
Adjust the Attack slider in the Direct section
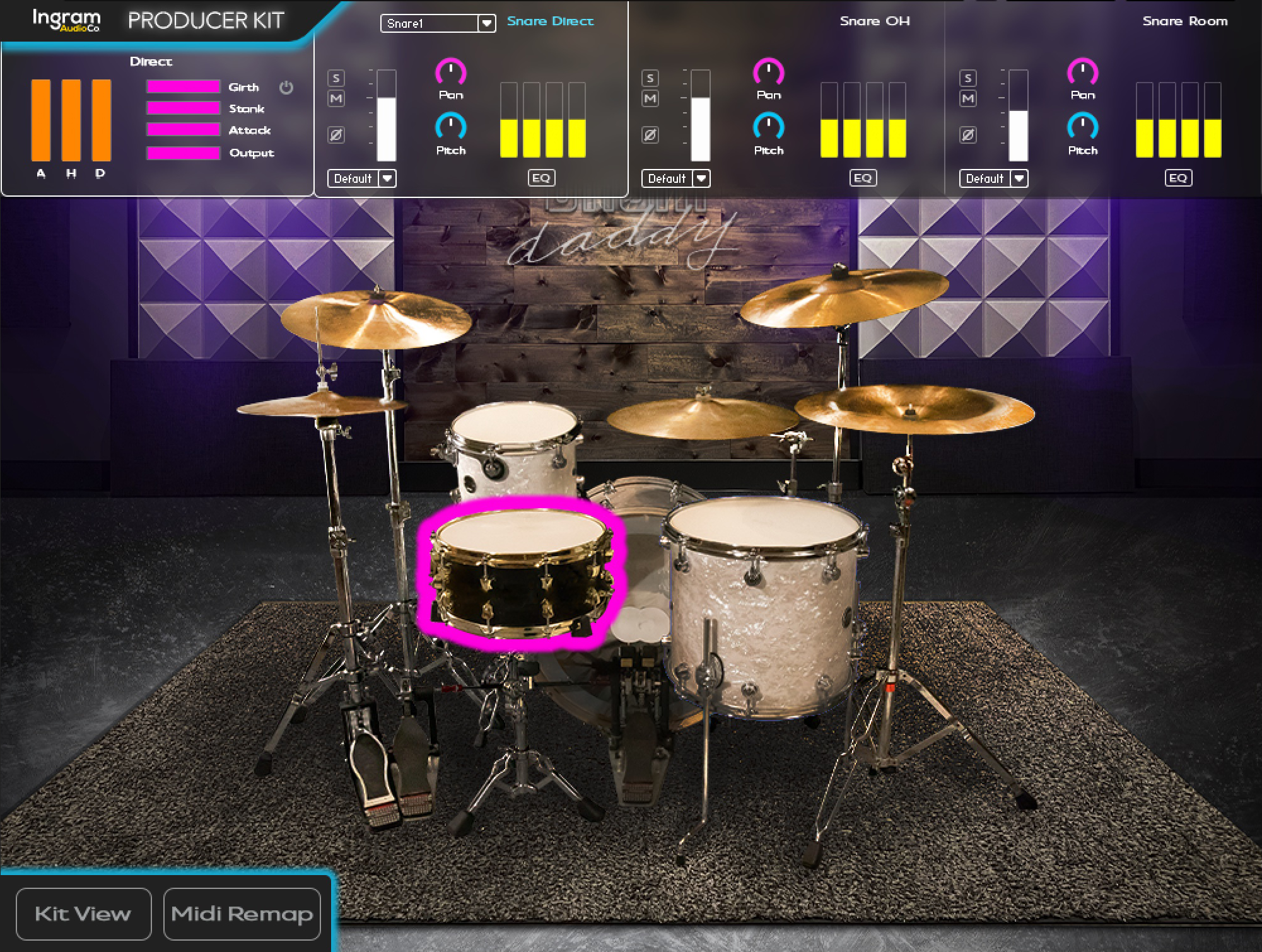pyautogui.click(x=183, y=130)
